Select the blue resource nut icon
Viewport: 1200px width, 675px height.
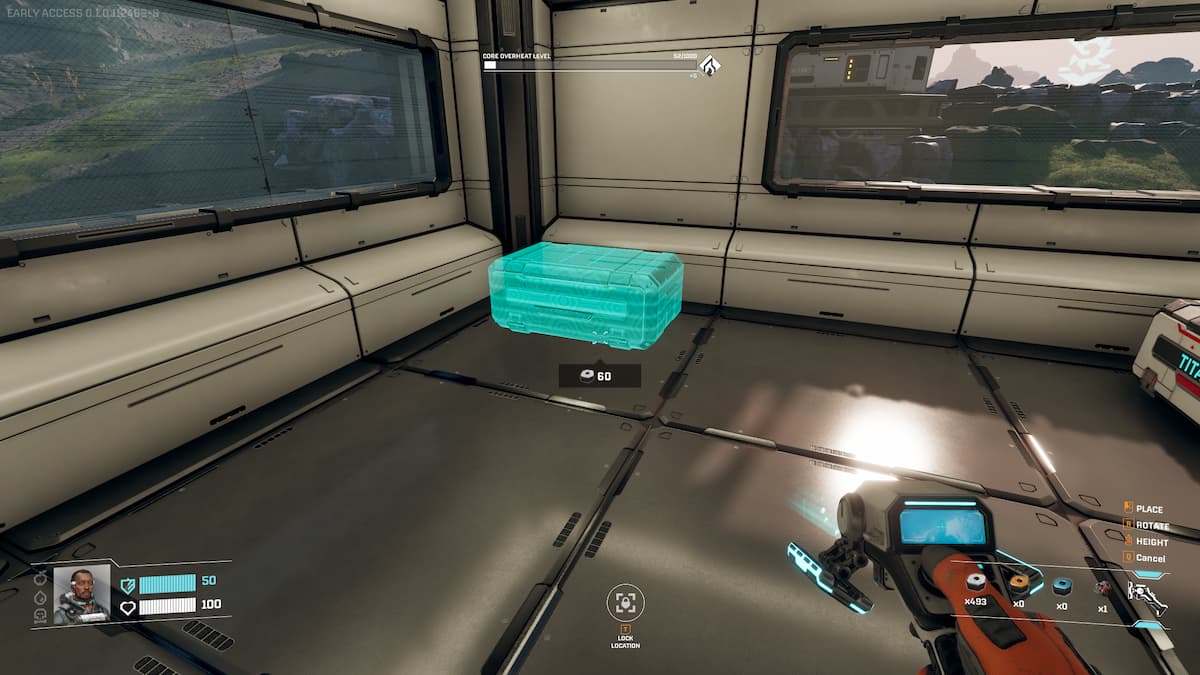[1061, 586]
